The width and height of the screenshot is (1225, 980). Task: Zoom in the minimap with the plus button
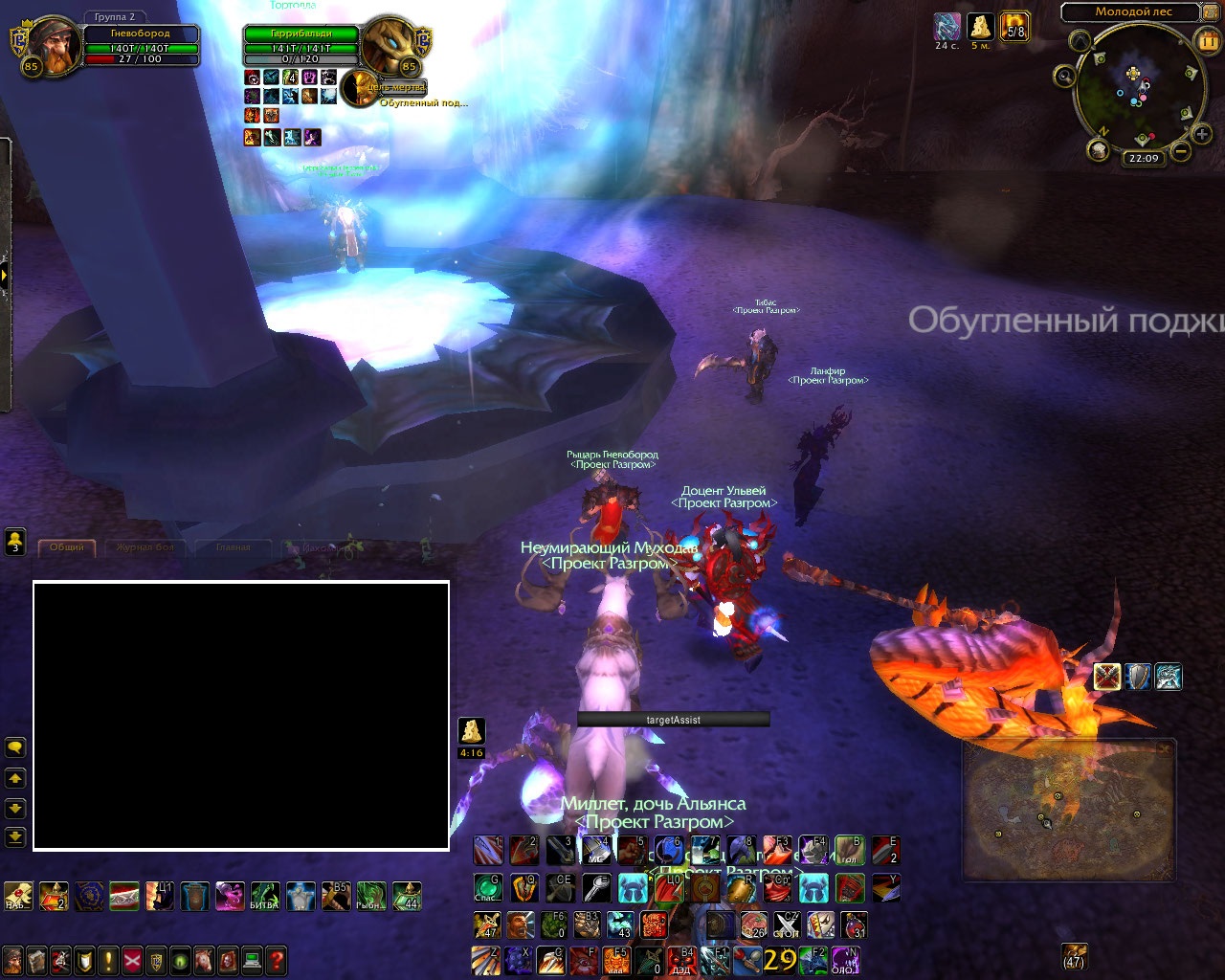tap(1202, 134)
